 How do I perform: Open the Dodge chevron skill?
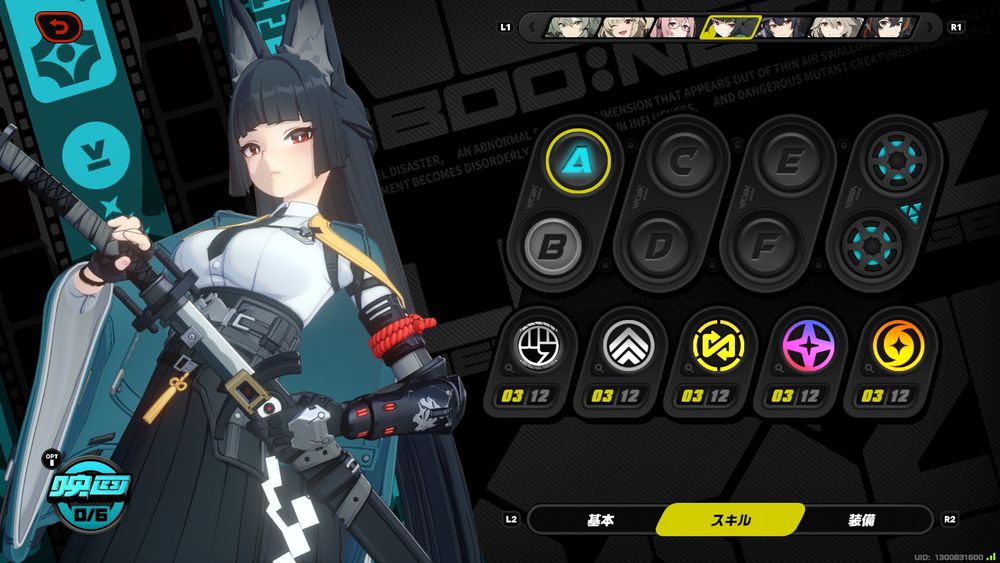[x=628, y=346]
